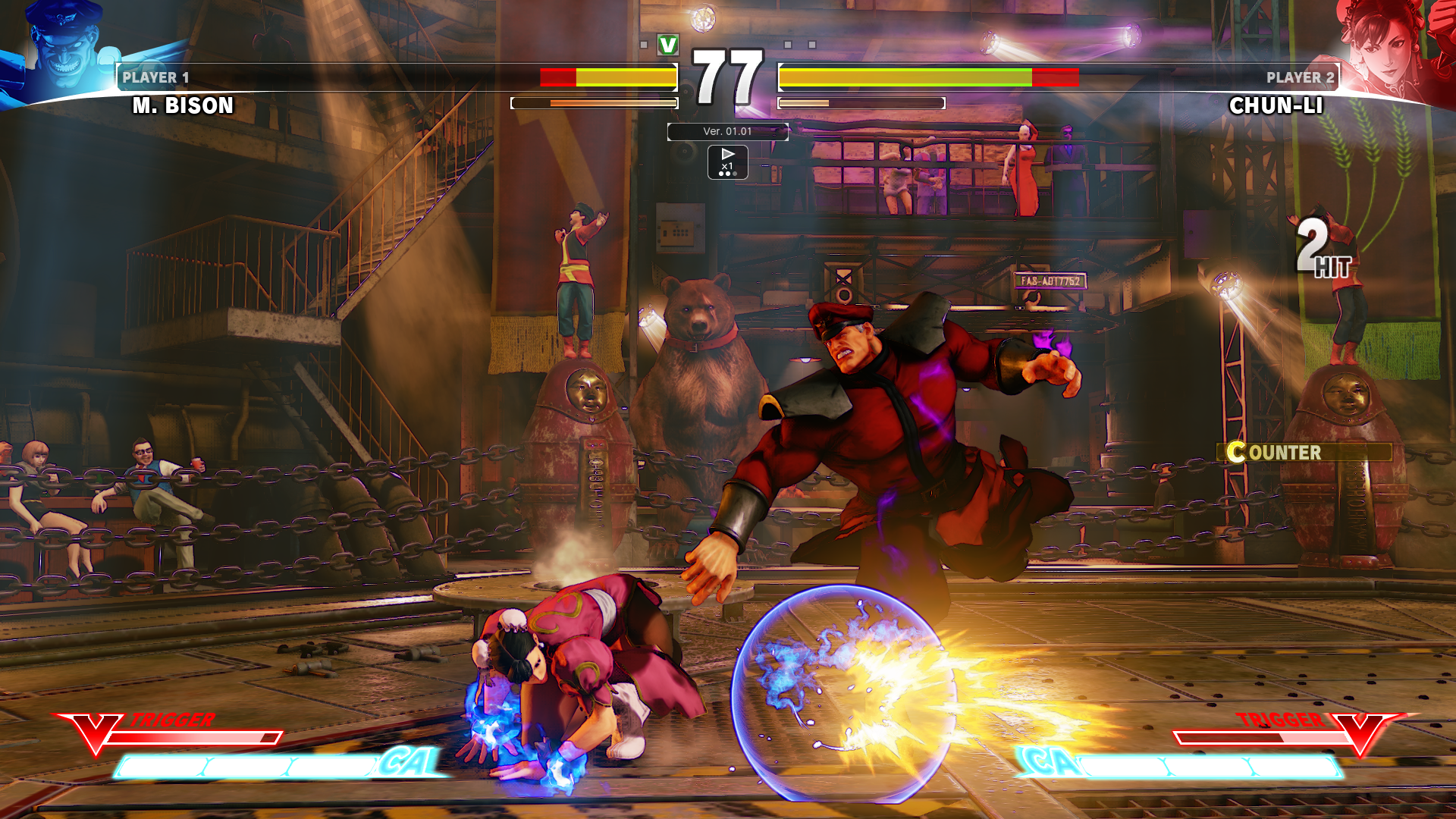1456x819 pixels.
Task: Select the green V round-victory icon
Action: (x=668, y=45)
